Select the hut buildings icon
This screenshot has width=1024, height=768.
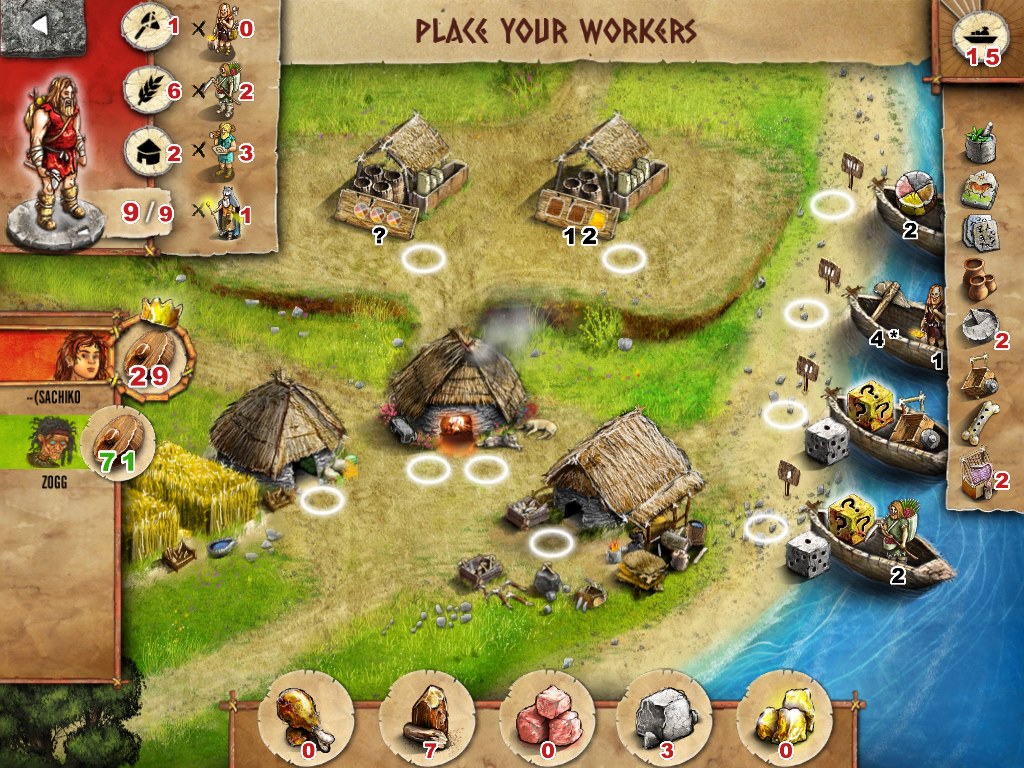pos(144,151)
